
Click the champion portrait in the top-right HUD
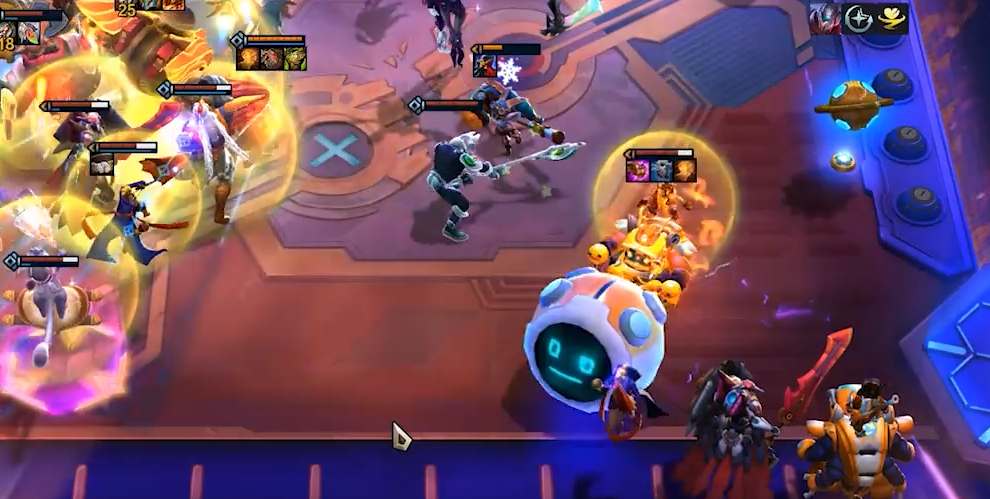click(825, 18)
